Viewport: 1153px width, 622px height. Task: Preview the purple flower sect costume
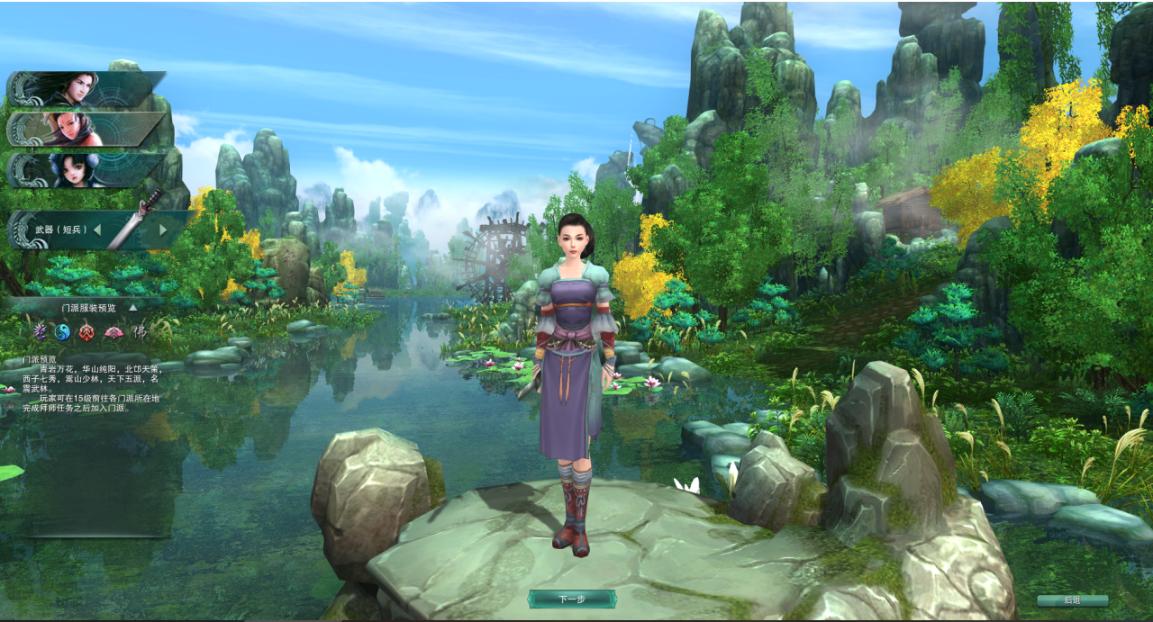point(40,331)
